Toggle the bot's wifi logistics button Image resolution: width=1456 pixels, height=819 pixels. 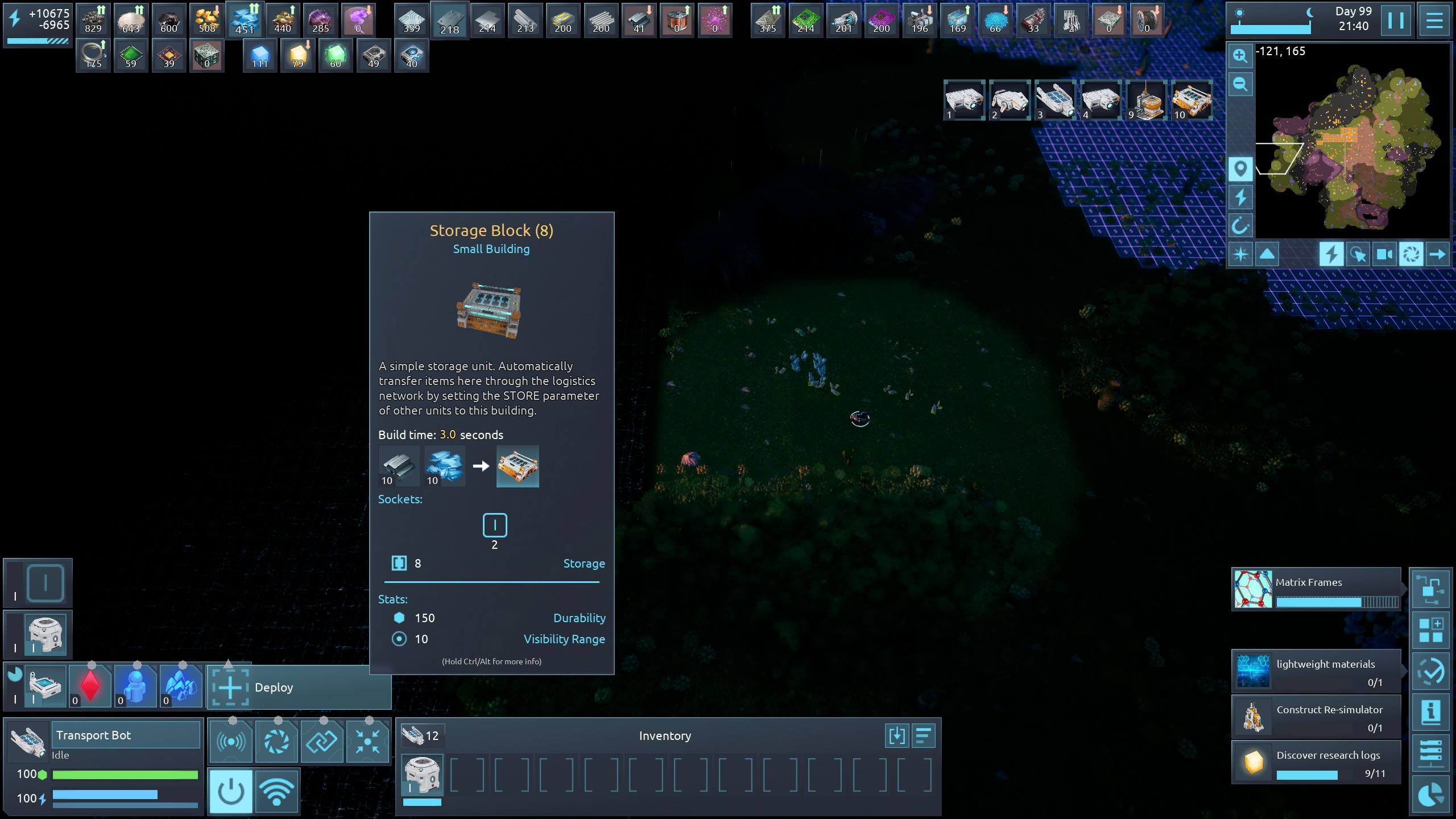click(276, 791)
